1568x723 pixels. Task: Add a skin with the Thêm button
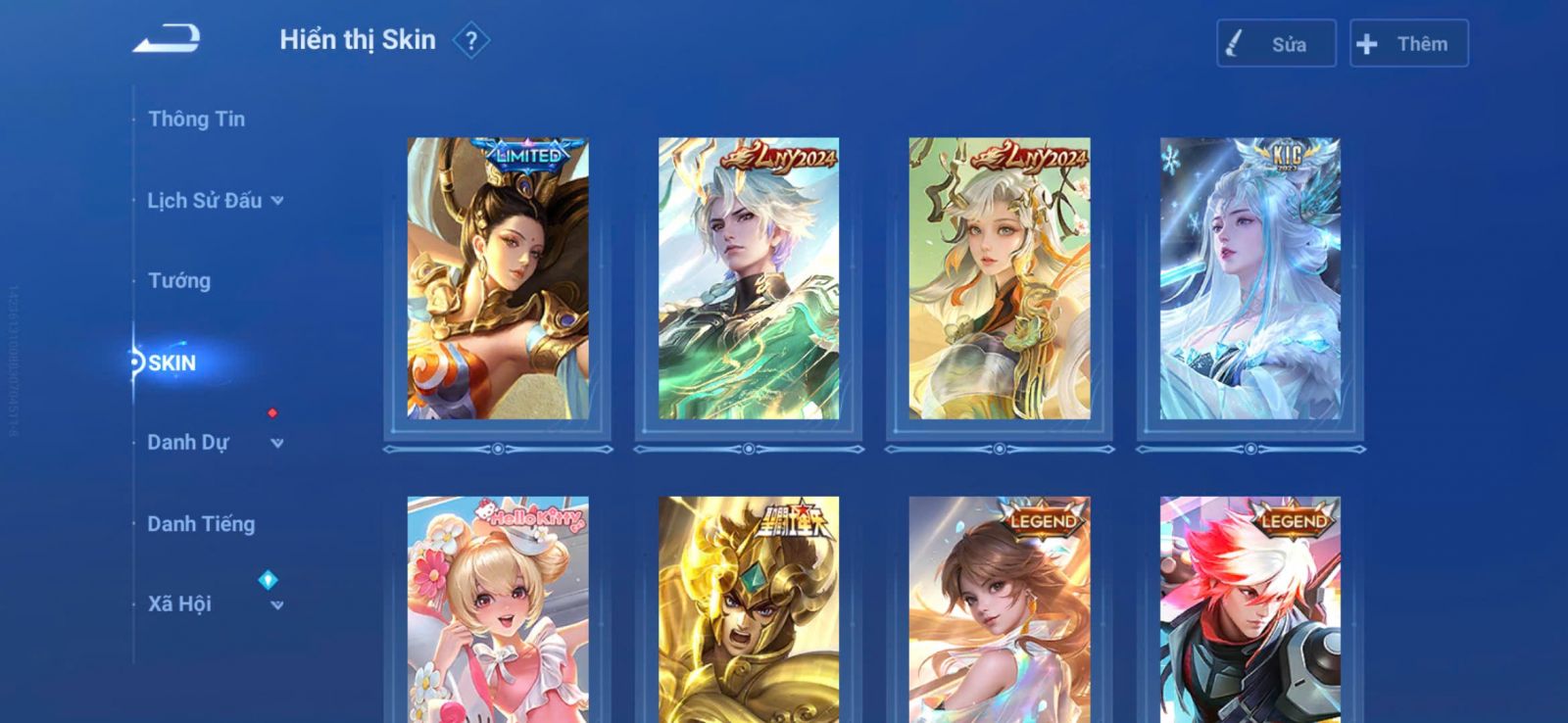(1408, 44)
